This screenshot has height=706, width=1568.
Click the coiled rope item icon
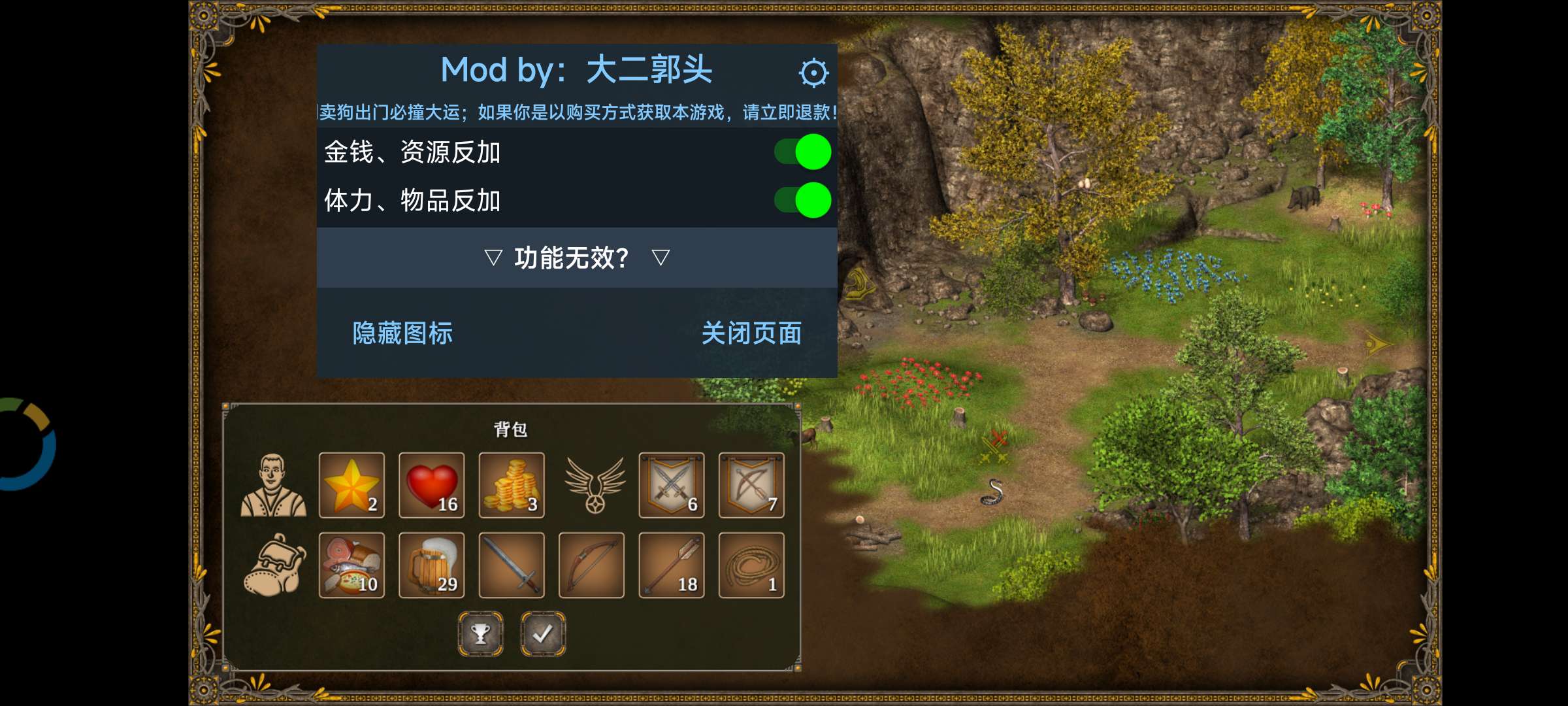click(x=750, y=567)
